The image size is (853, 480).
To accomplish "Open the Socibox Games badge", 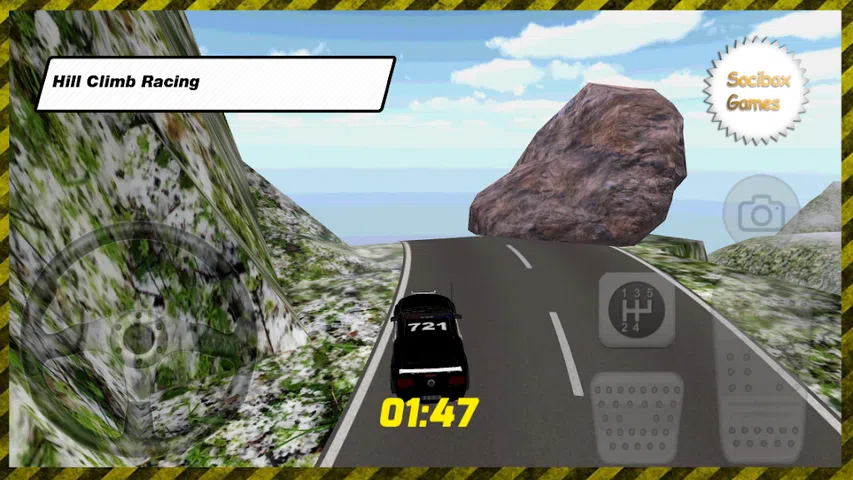I will (754, 91).
